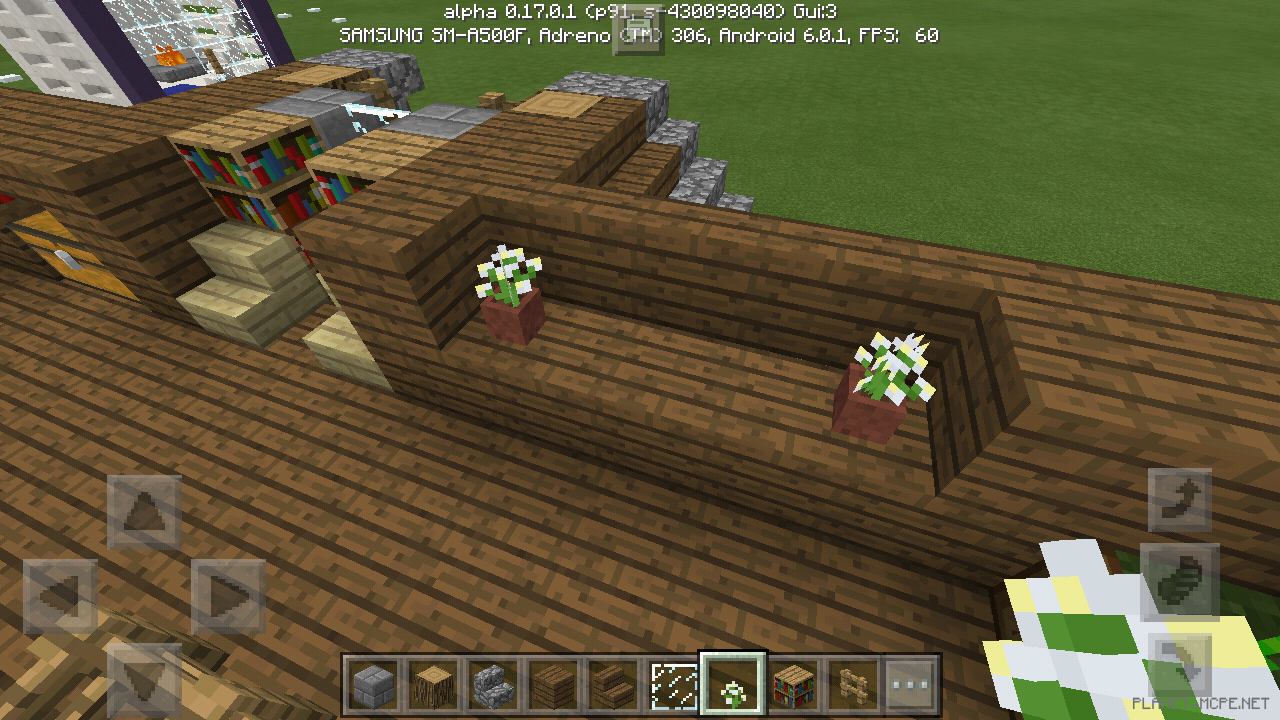This screenshot has width=1280, height=720.
Task: Open the inventory with the three-dots button
Action: [x=910, y=685]
